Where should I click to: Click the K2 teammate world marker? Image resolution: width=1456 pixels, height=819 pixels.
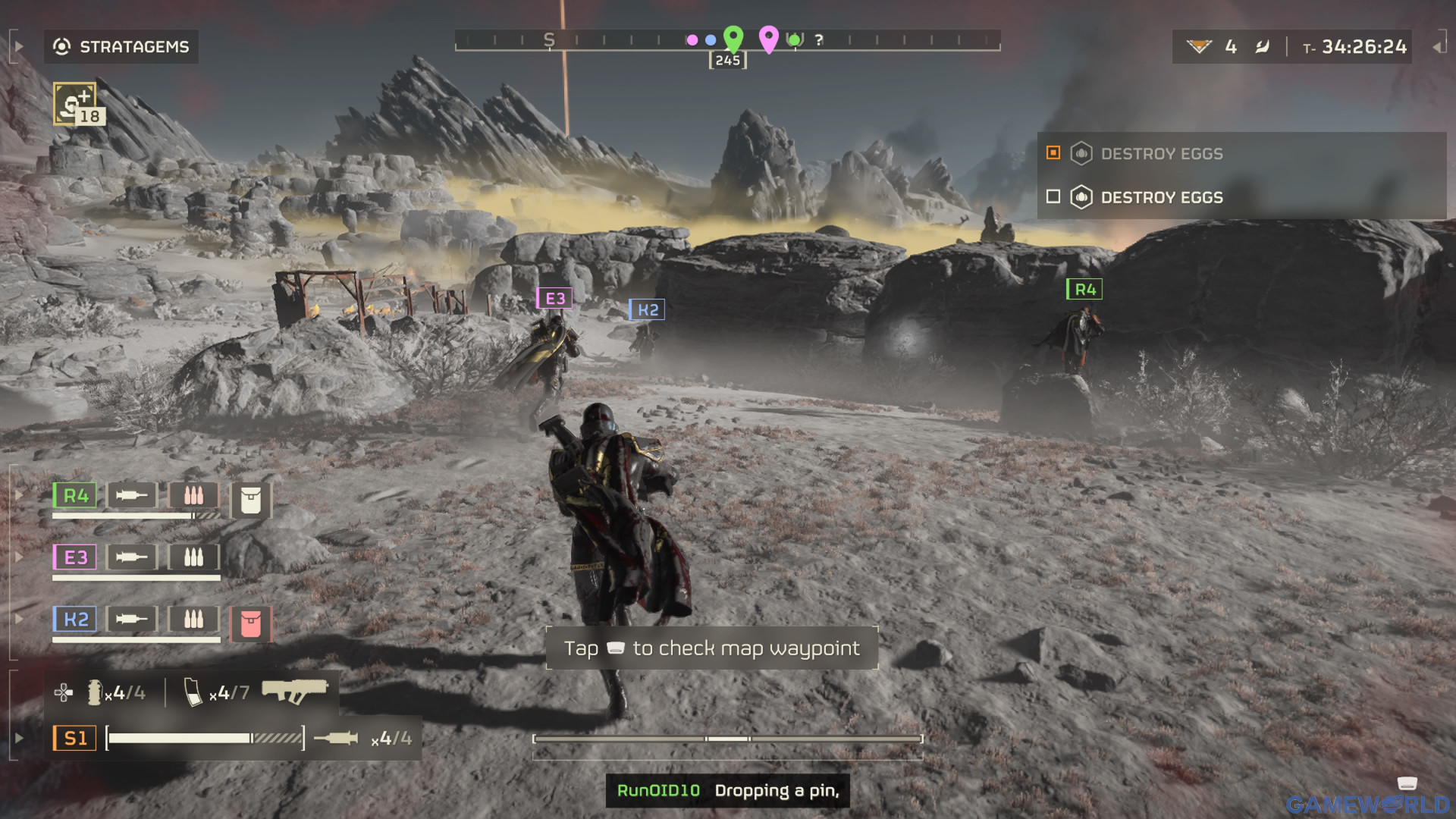(647, 310)
